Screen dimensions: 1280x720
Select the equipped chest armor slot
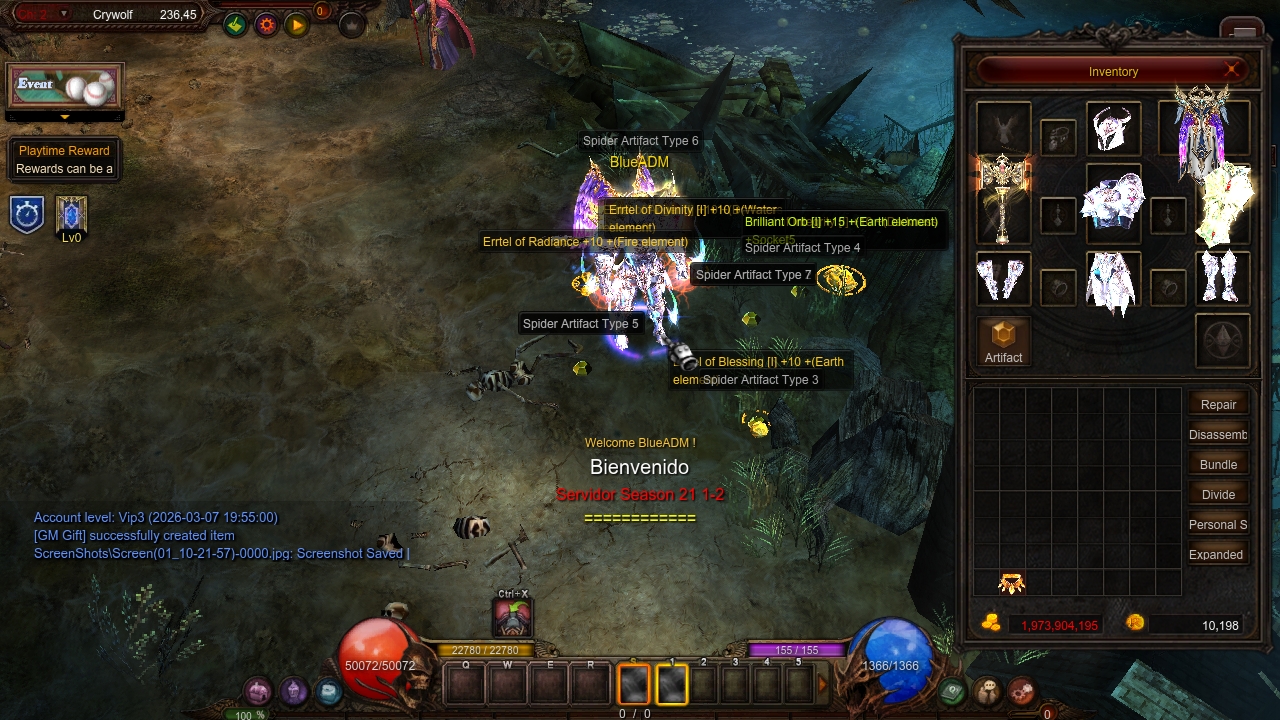pyautogui.click(x=1113, y=201)
